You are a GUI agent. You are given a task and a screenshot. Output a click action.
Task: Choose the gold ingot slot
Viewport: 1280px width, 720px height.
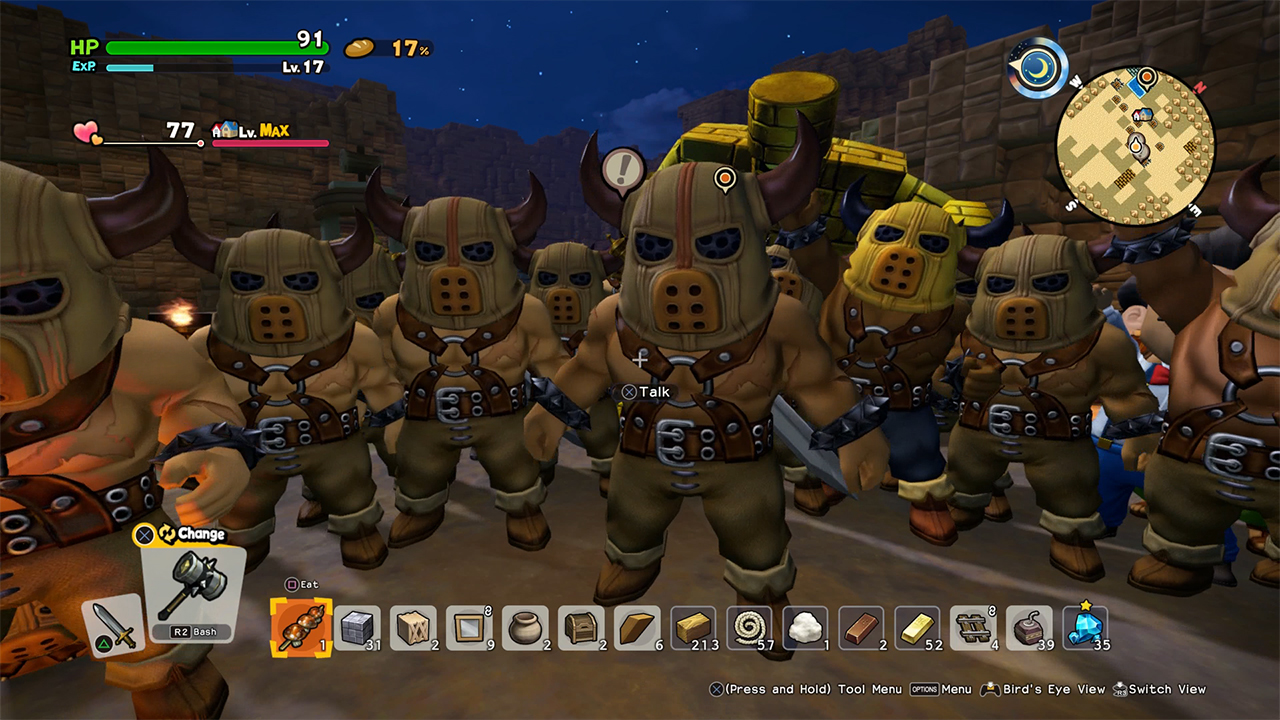pos(917,628)
